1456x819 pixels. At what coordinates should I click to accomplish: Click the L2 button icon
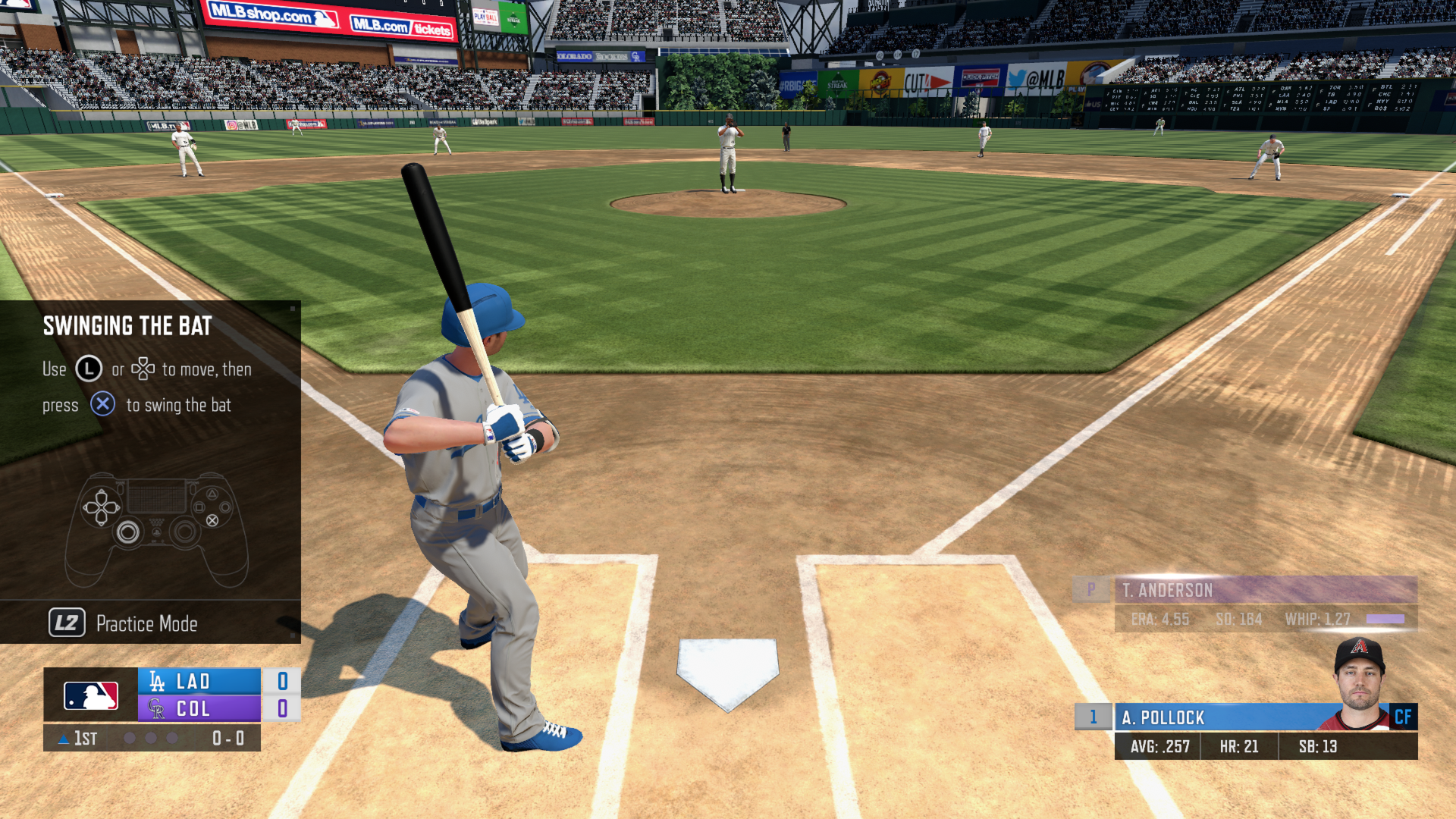point(67,623)
